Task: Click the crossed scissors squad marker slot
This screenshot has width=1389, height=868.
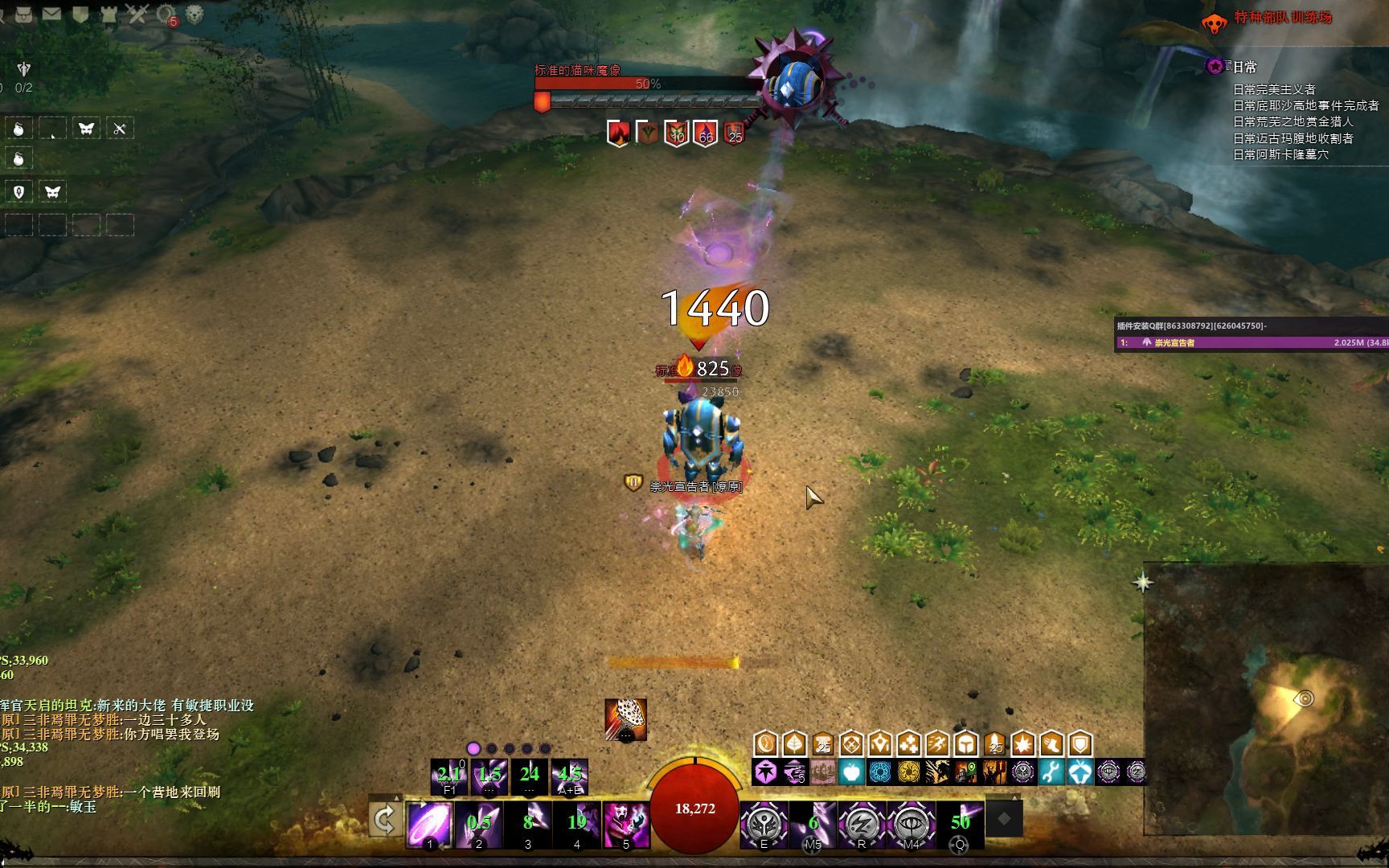Action: point(120,129)
